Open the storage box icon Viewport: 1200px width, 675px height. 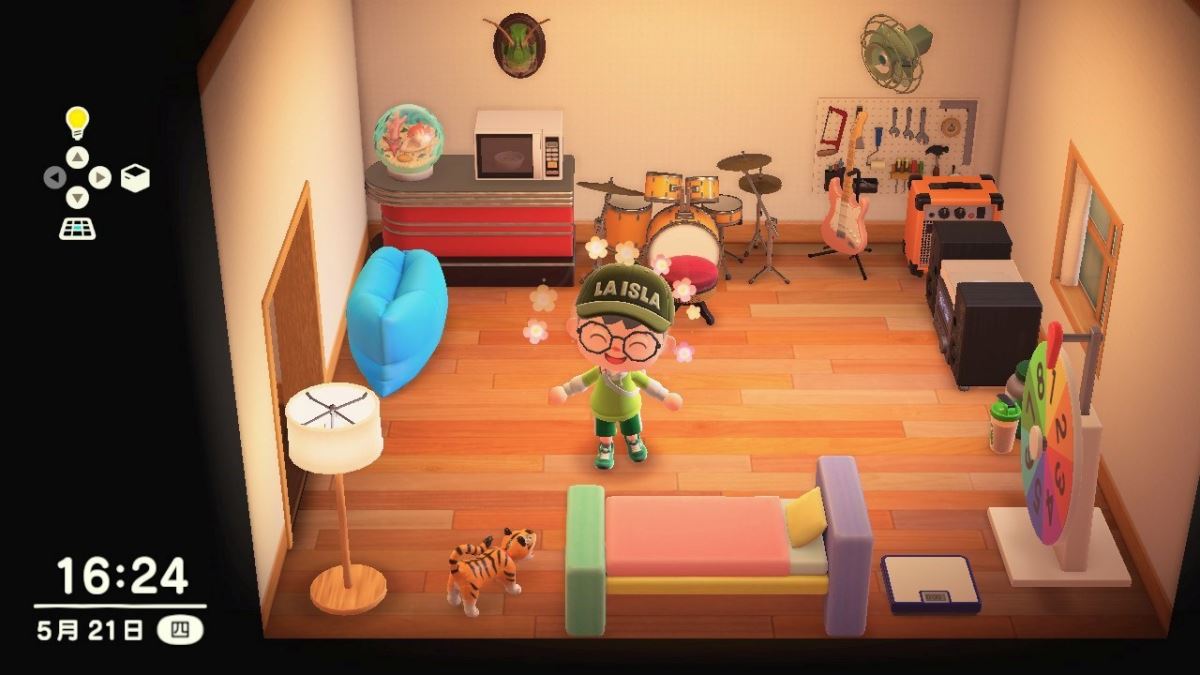coord(135,178)
